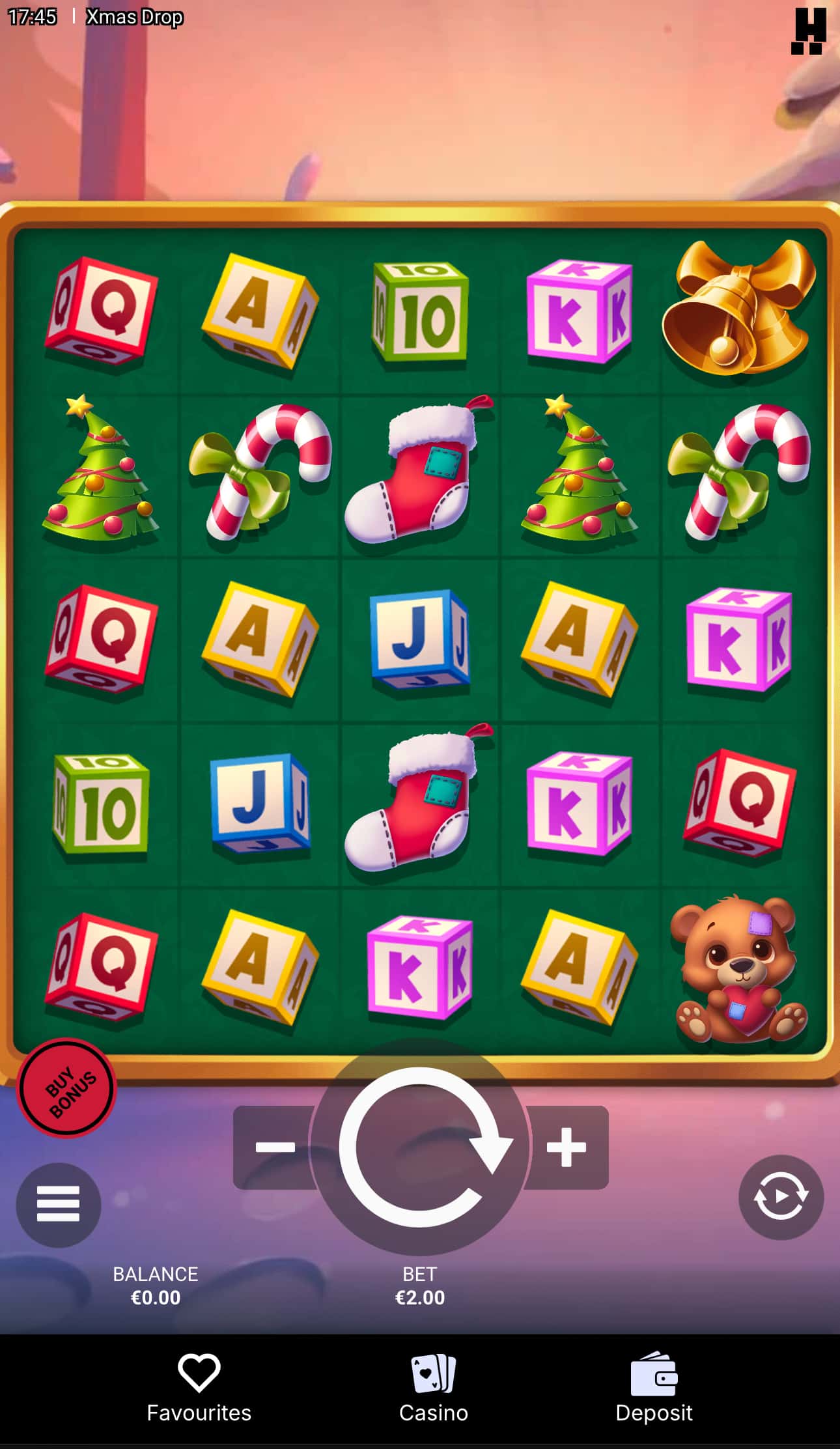This screenshot has width=840, height=1449.
Task: Click the BALANCE €0.00 display
Action: 155,1286
